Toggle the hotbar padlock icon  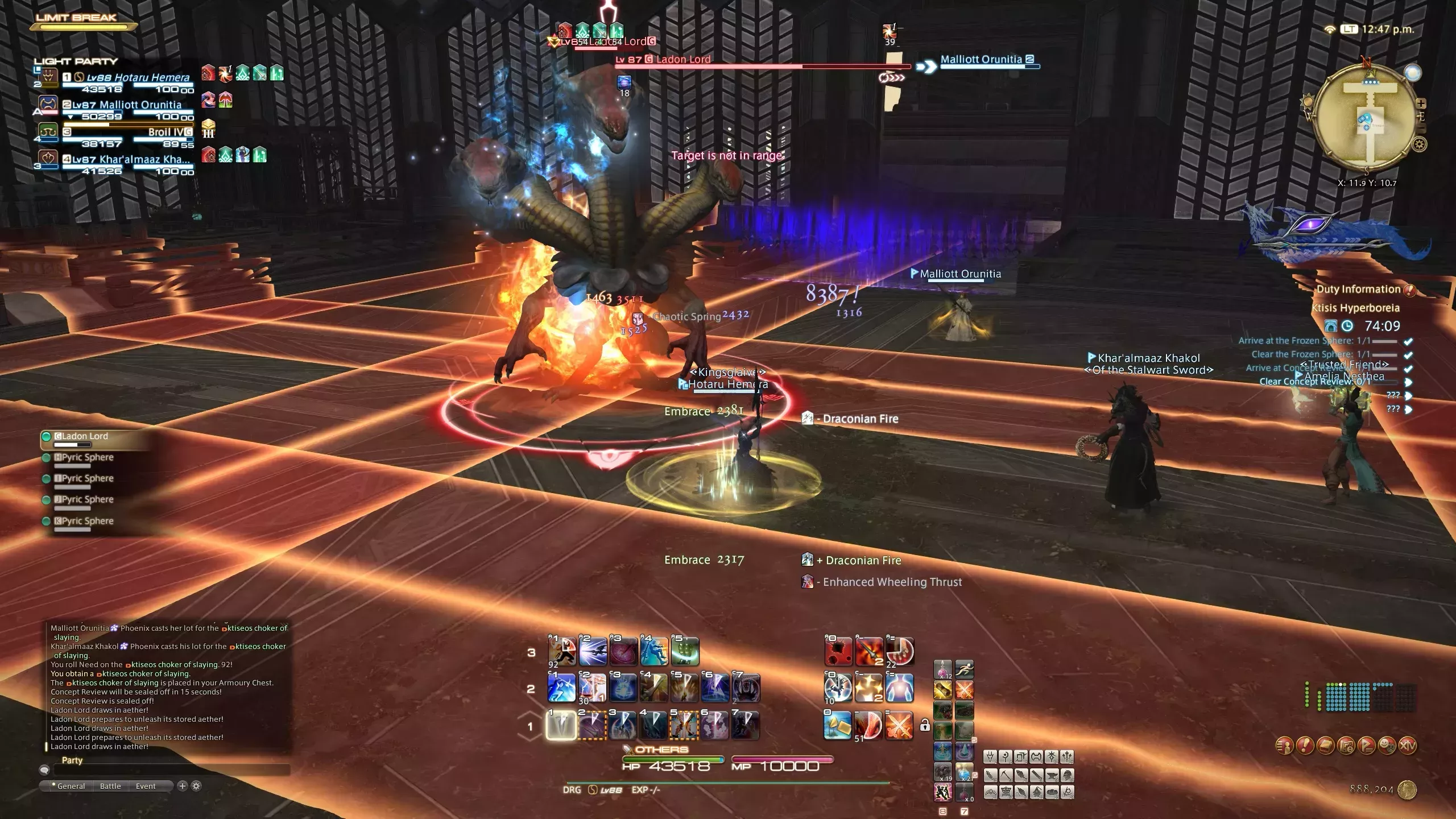tap(925, 726)
